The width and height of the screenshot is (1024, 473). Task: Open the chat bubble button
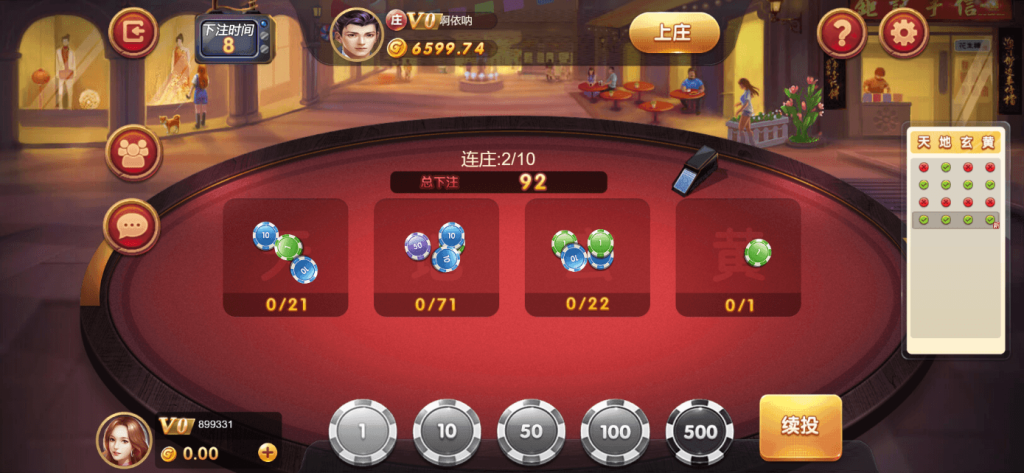pyautogui.click(x=132, y=226)
